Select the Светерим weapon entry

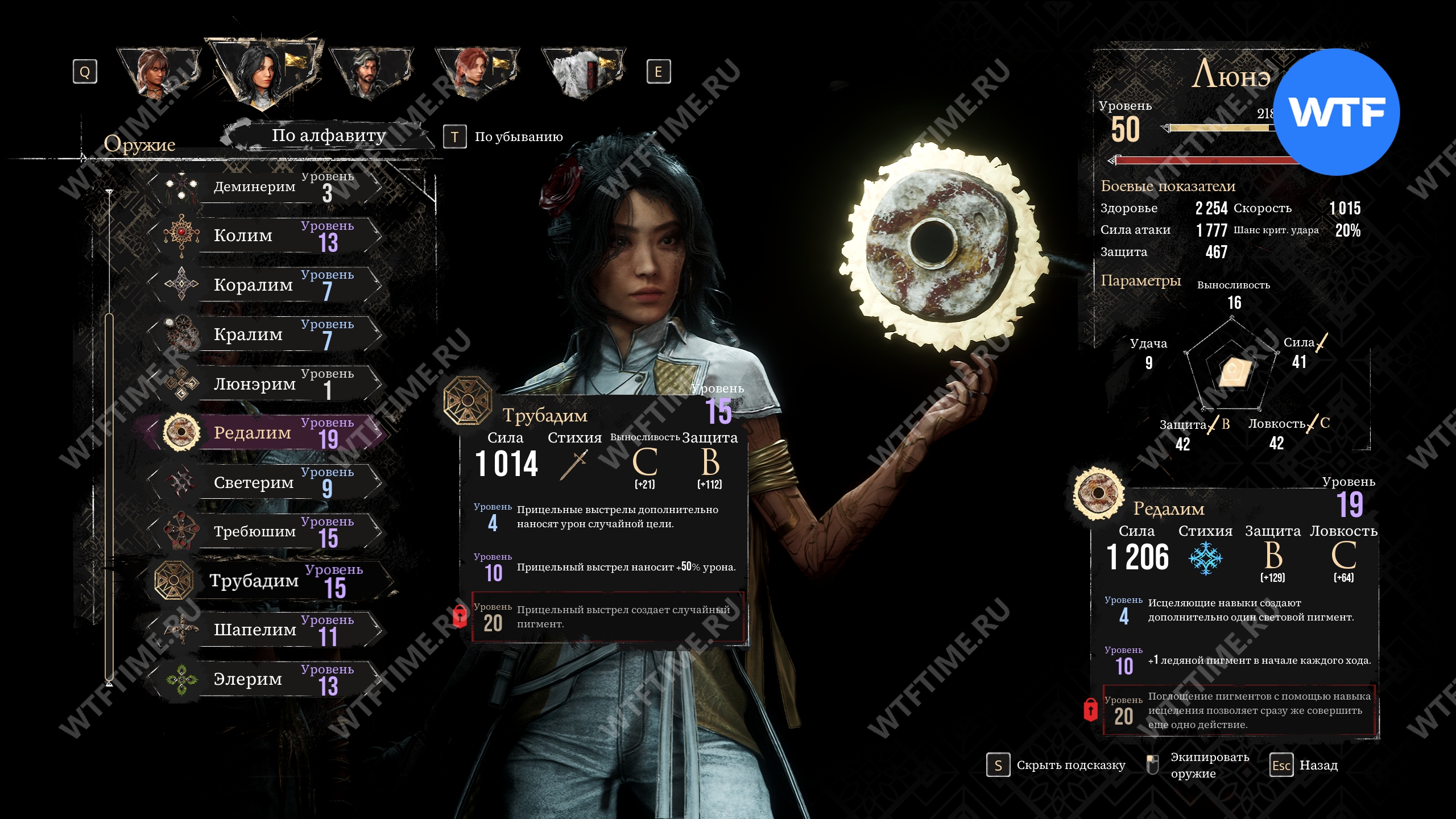point(263,482)
